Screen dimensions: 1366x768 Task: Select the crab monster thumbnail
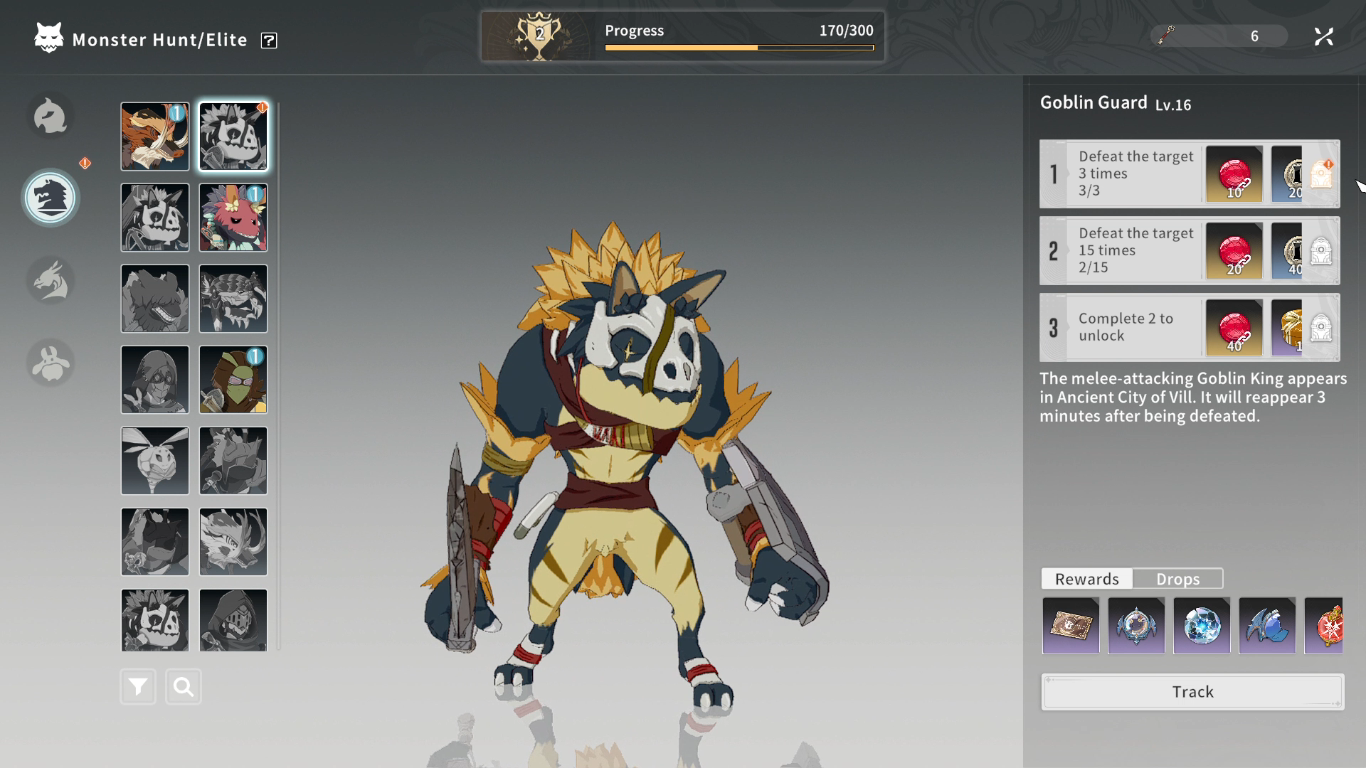point(233,298)
